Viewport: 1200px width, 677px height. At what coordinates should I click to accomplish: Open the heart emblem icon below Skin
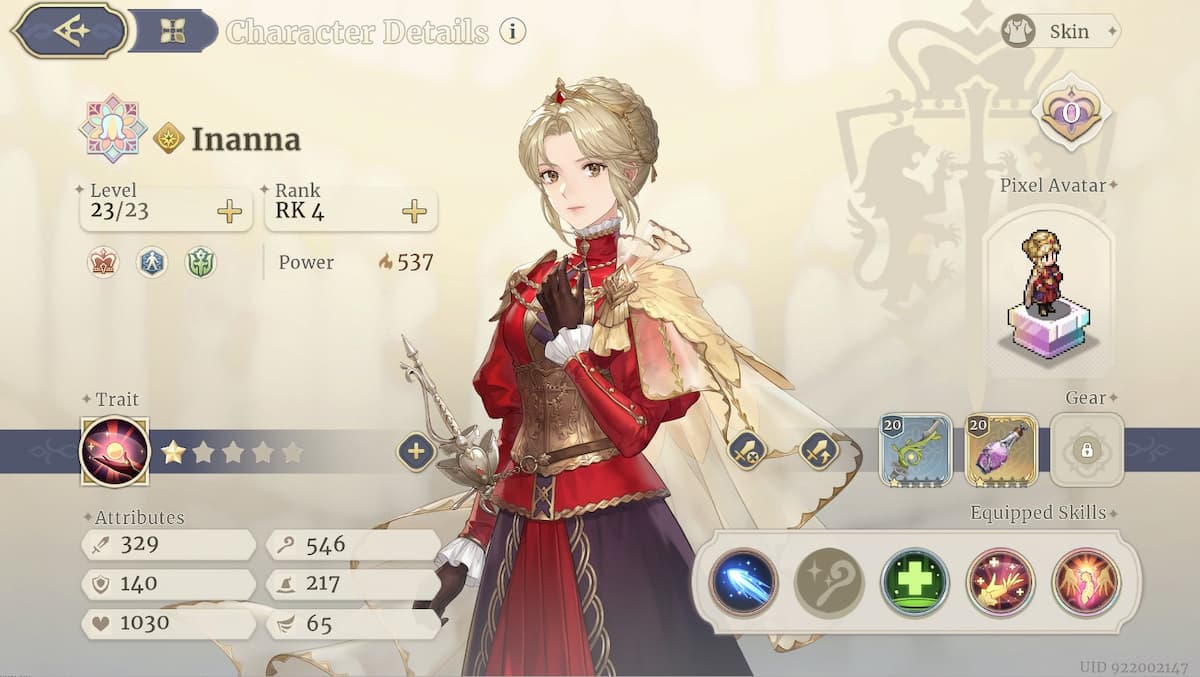coord(1071,111)
